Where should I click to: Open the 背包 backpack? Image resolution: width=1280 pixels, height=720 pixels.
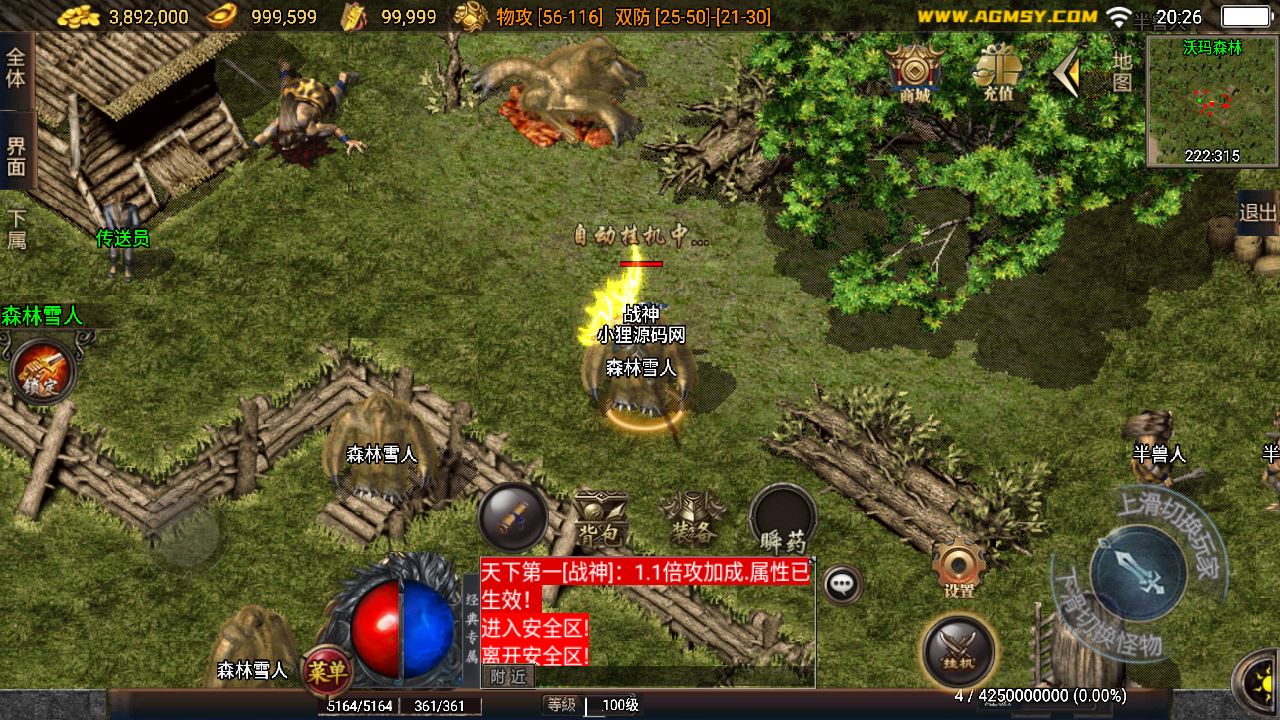click(x=600, y=518)
